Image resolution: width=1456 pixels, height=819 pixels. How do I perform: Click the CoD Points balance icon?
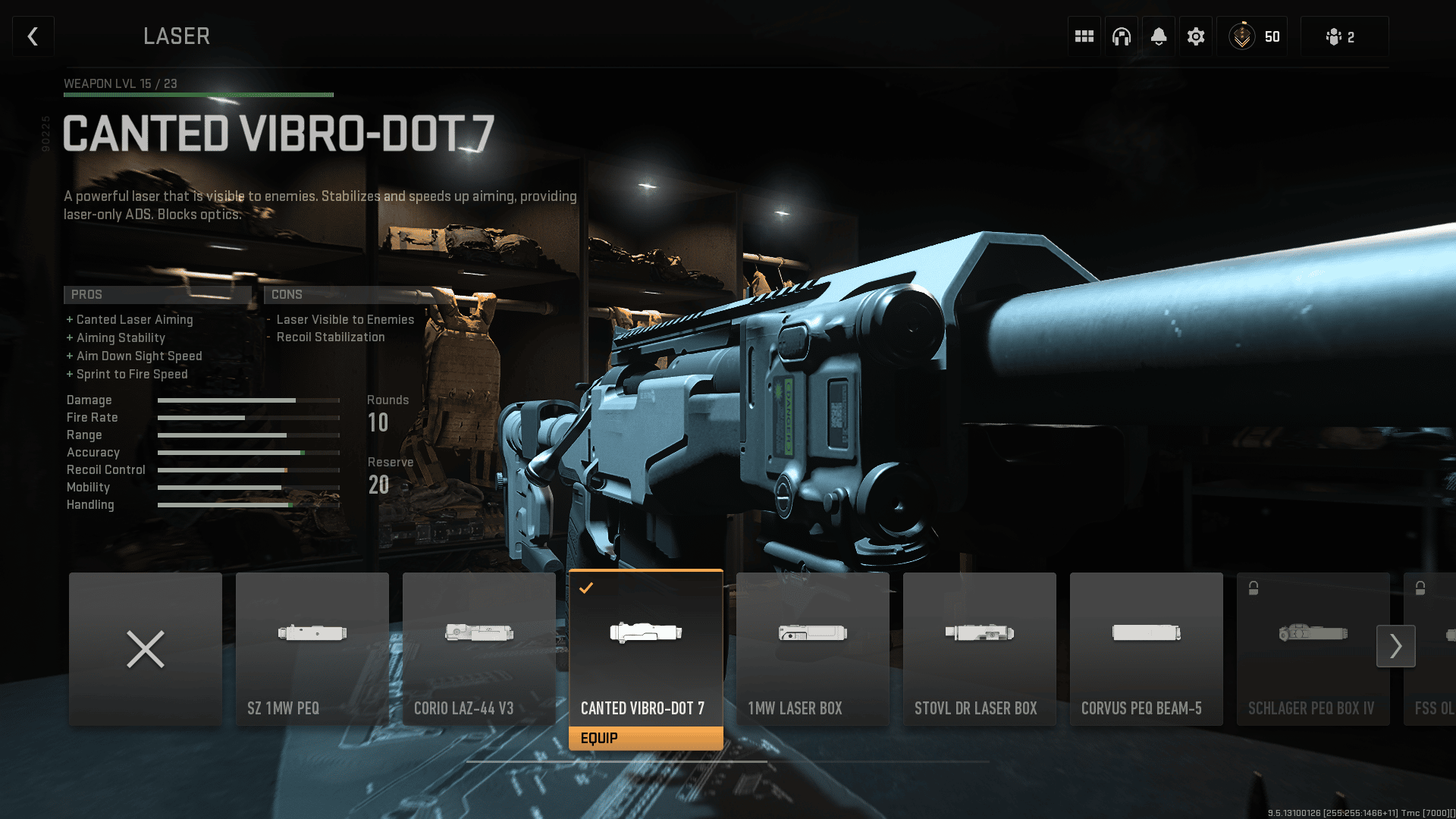coord(1243,36)
